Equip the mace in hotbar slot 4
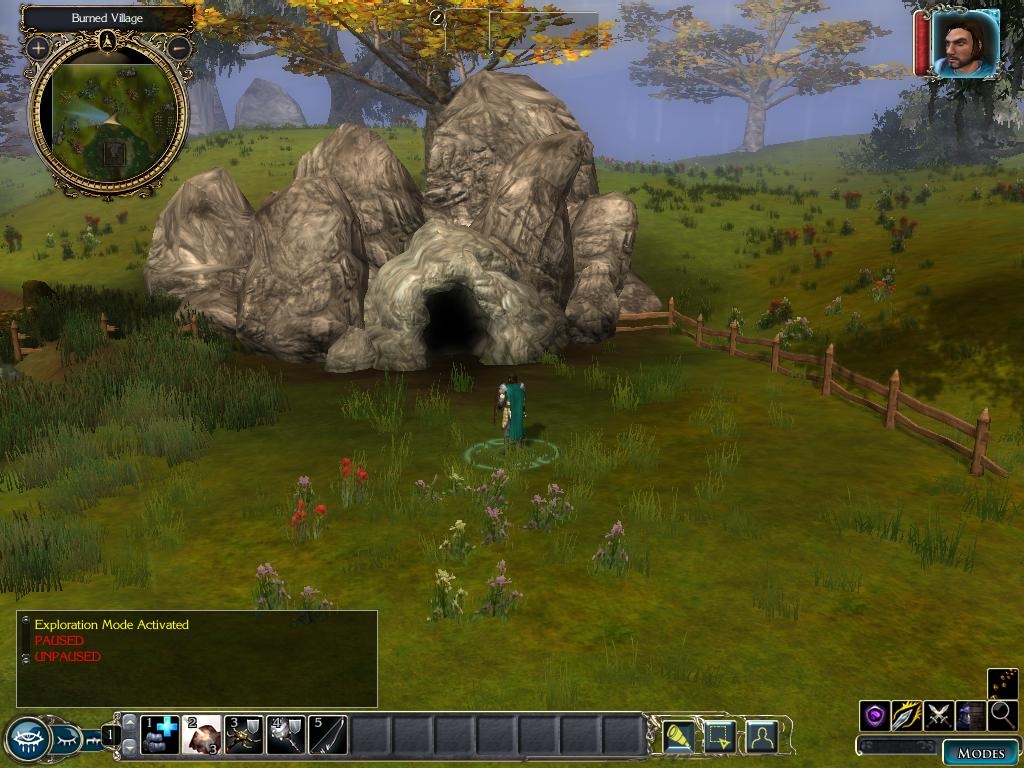1024x768 pixels. 286,735
